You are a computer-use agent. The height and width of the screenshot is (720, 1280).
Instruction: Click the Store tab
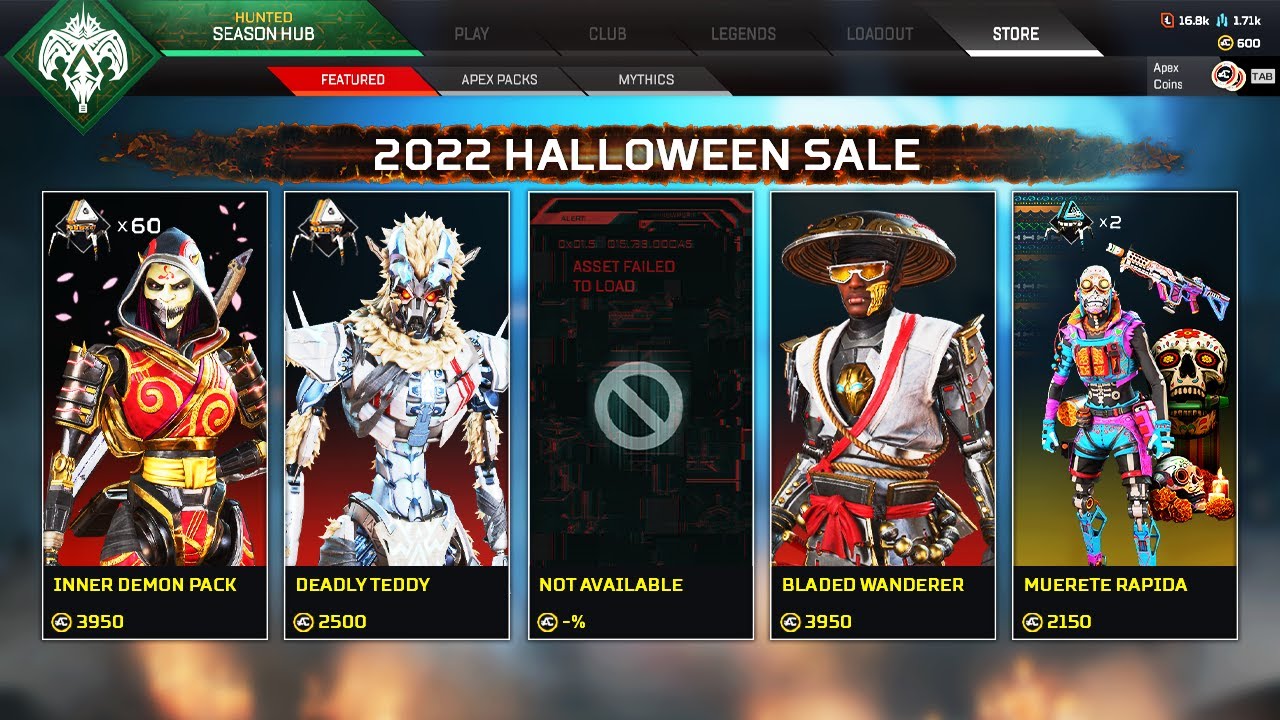pos(1015,34)
